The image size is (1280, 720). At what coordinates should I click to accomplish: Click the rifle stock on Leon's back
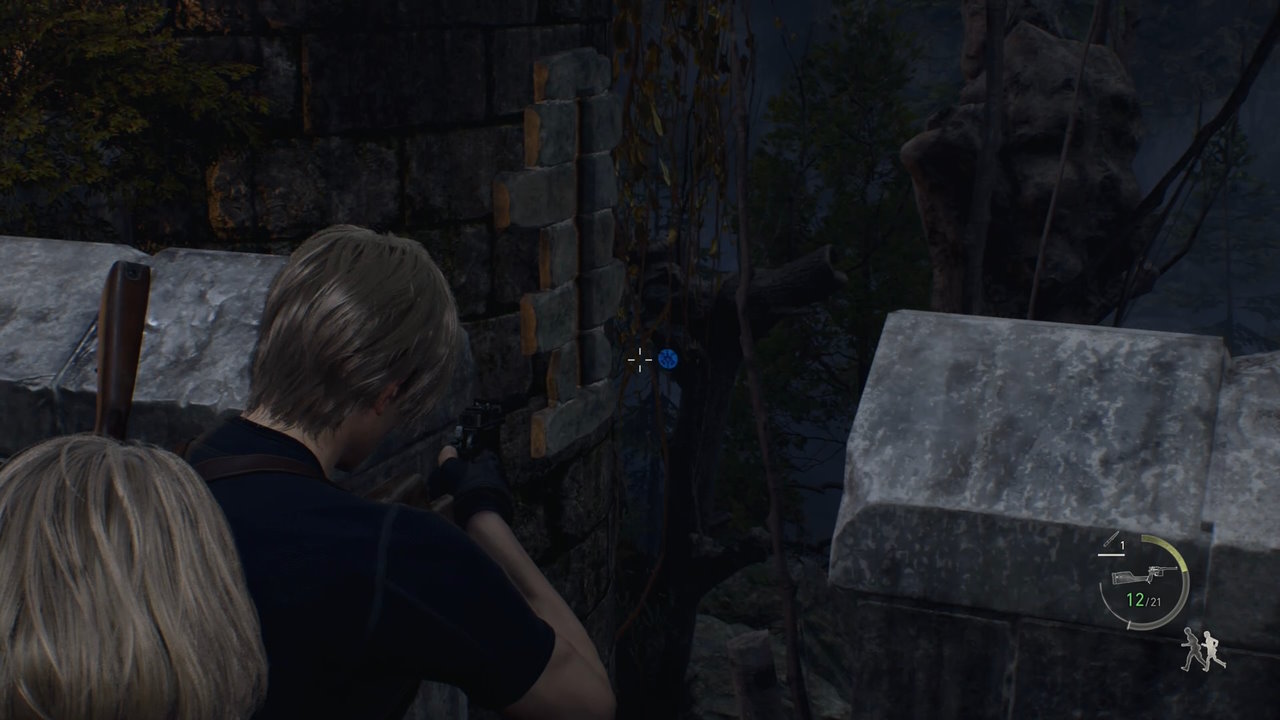click(x=125, y=300)
